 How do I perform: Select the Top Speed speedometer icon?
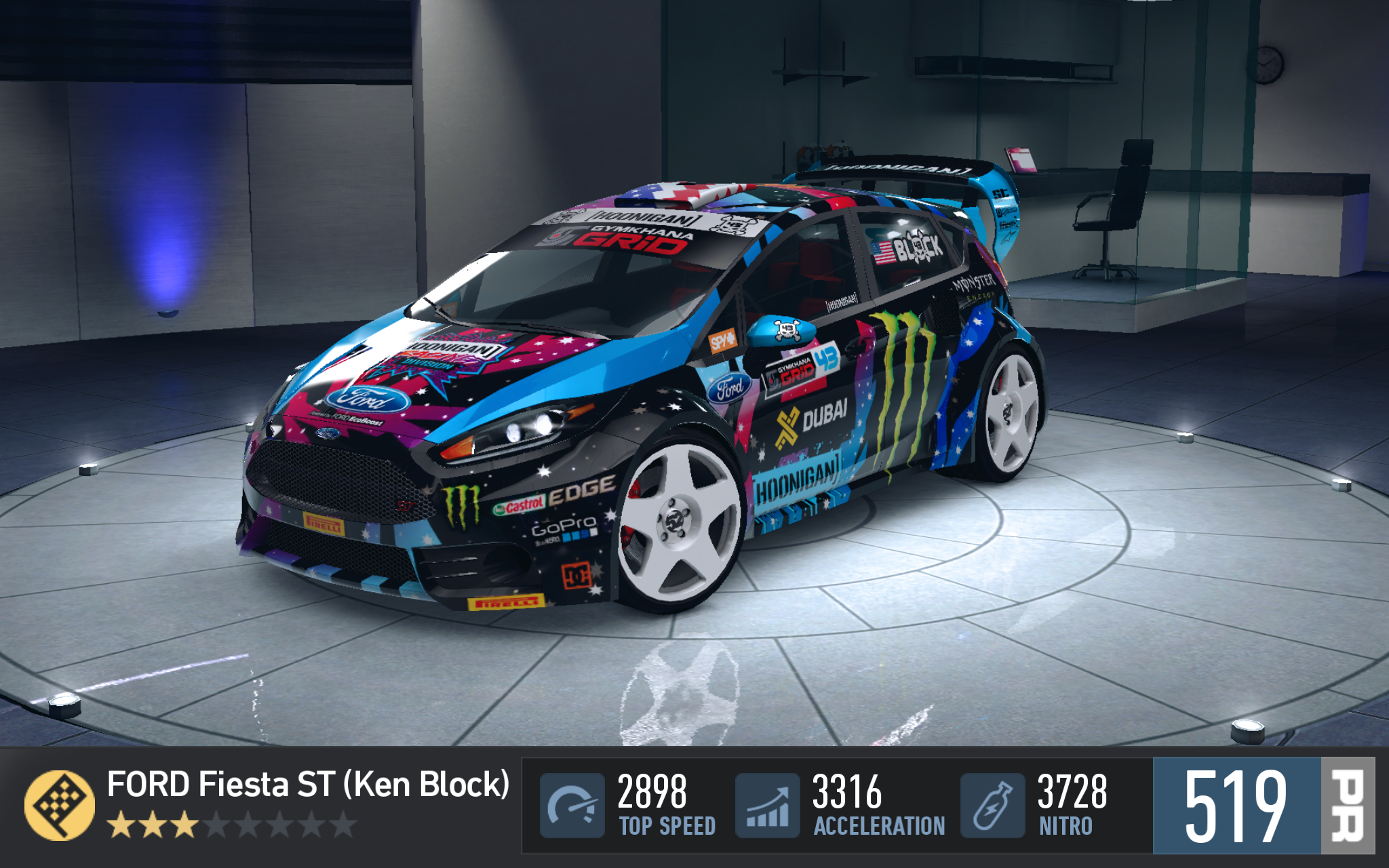point(572,805)
